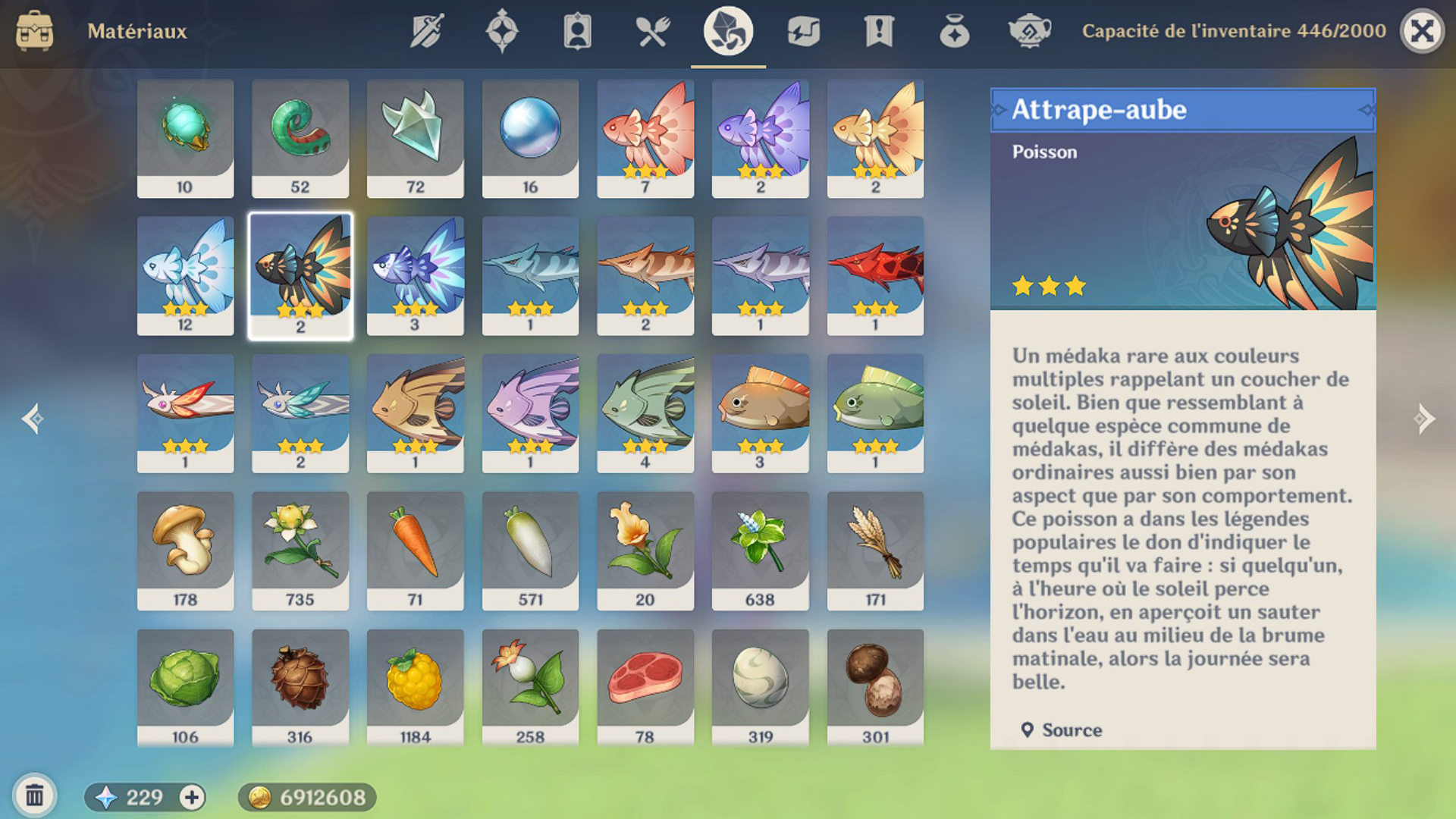
Task: Select the wheat stack of 171
Action: pyautogui.click(x=875, y=550)
